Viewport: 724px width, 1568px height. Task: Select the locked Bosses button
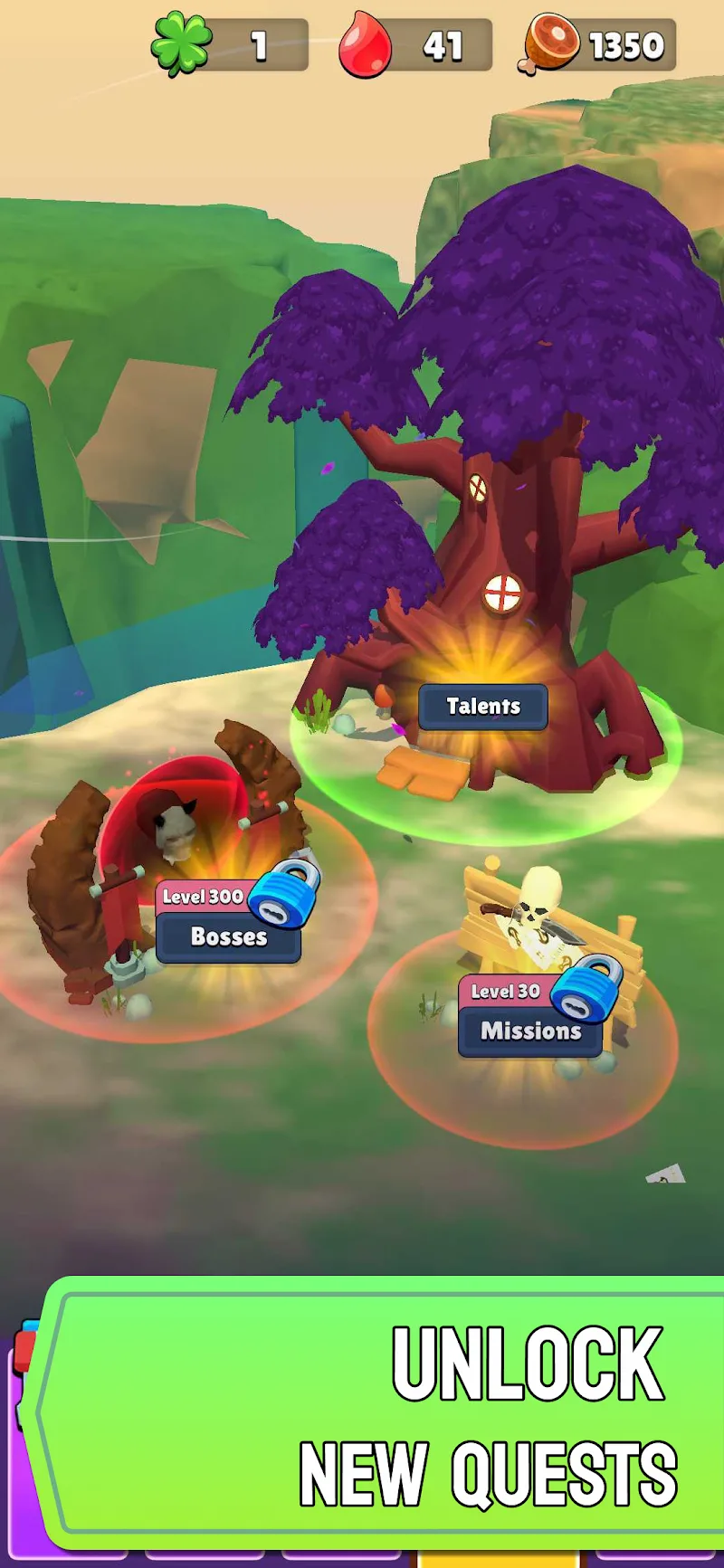pos(228,936)
